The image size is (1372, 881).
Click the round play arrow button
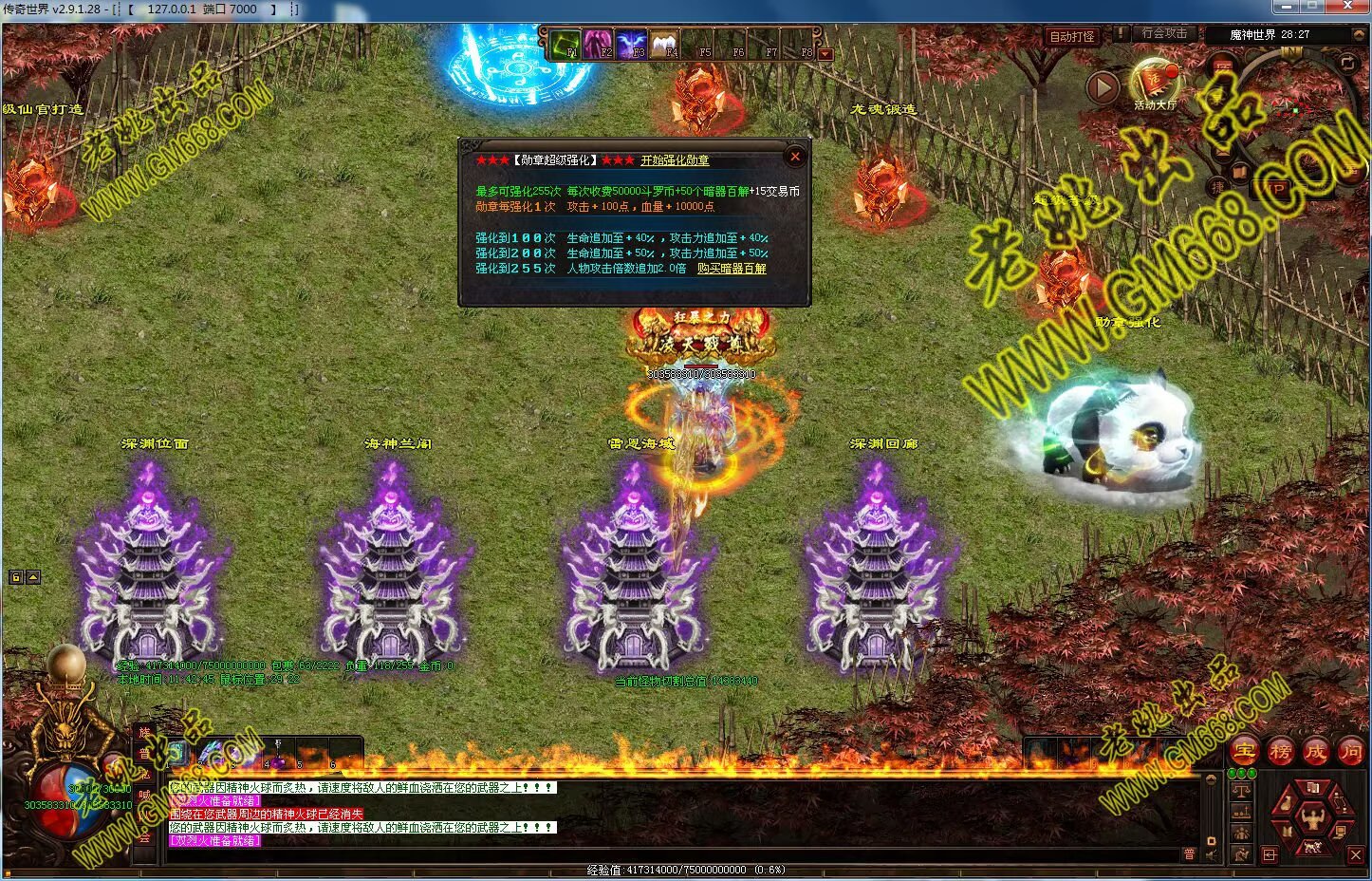click(1102, 87)
